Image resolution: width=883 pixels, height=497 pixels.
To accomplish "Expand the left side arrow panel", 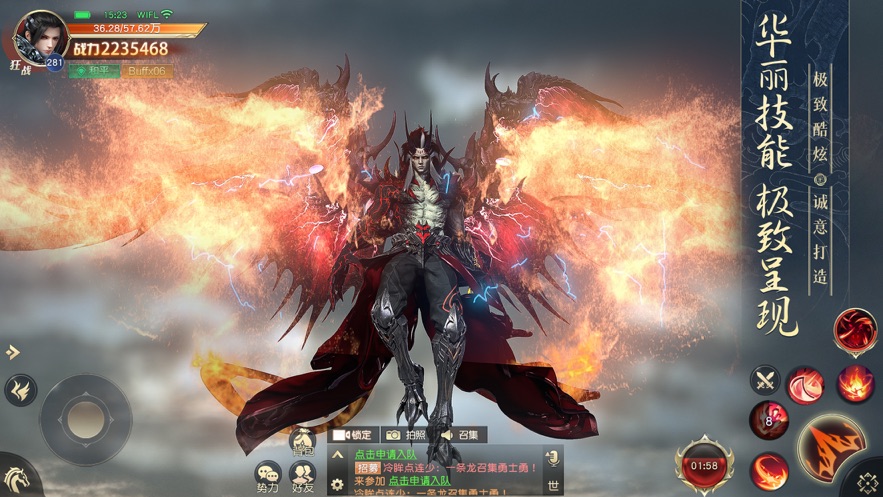I will click(12, 352).
